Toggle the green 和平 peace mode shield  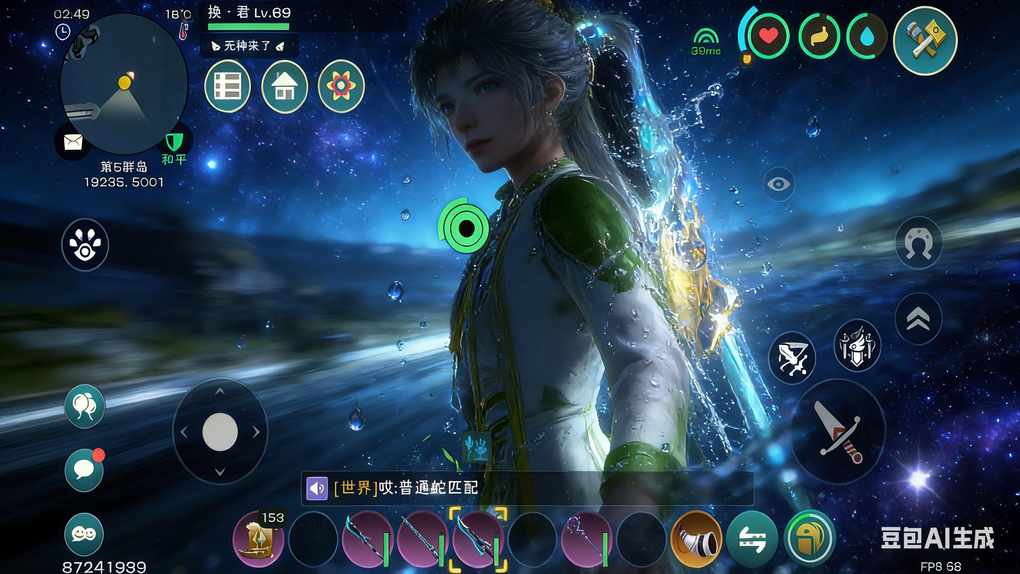(175, 140)
